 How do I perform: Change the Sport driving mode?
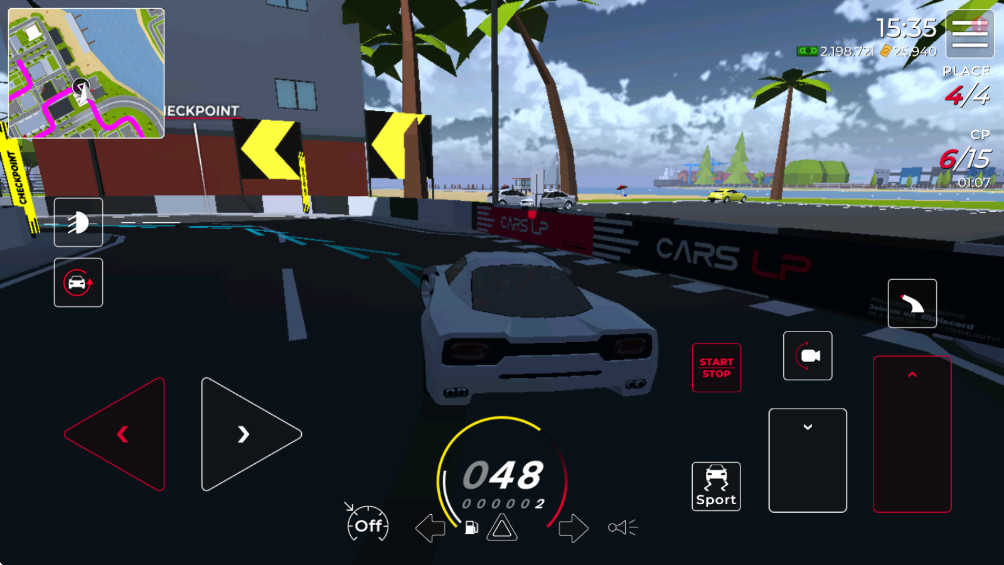pos(716,486)
